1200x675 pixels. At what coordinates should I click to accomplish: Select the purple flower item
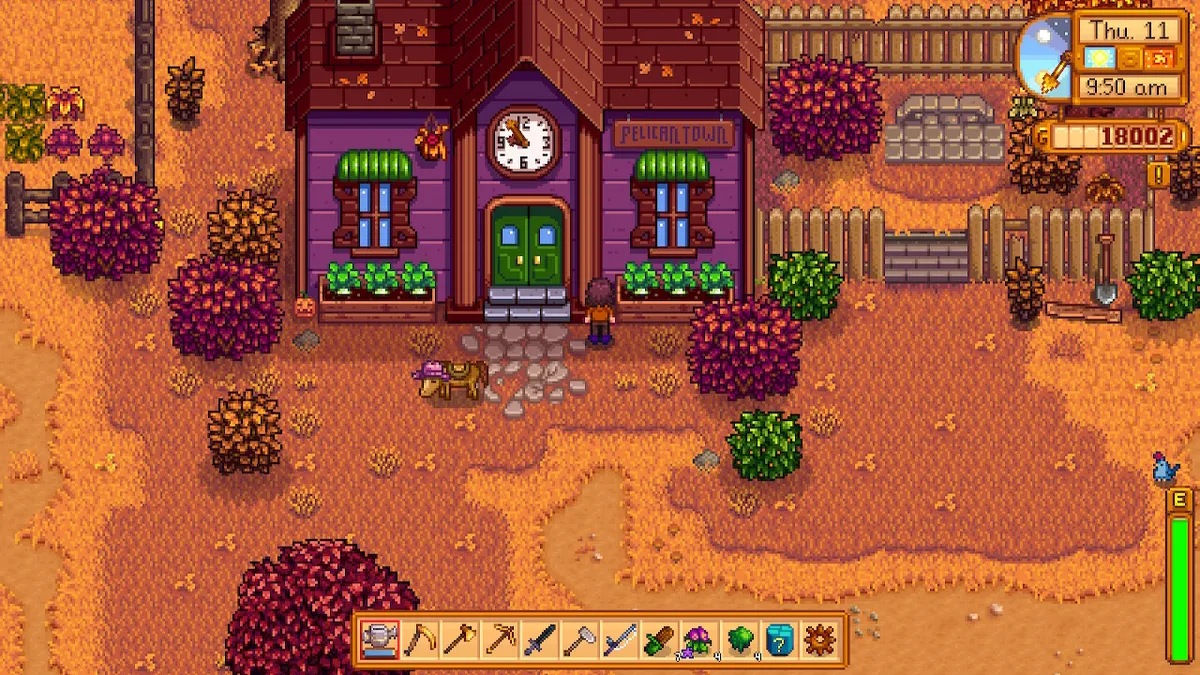pyautogui.click(x=697, y=638)
